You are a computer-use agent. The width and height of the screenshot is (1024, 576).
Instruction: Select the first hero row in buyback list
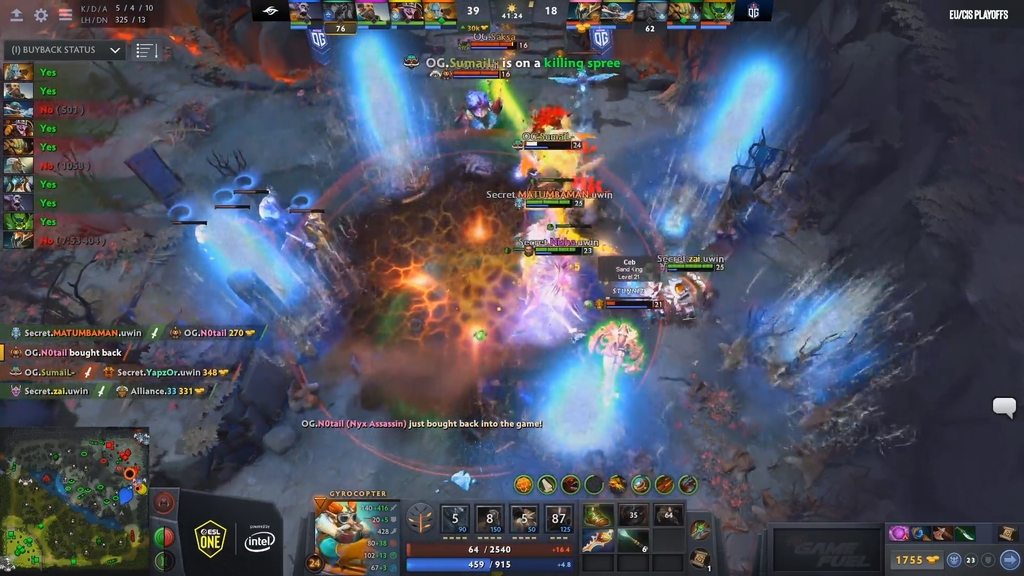19,72
